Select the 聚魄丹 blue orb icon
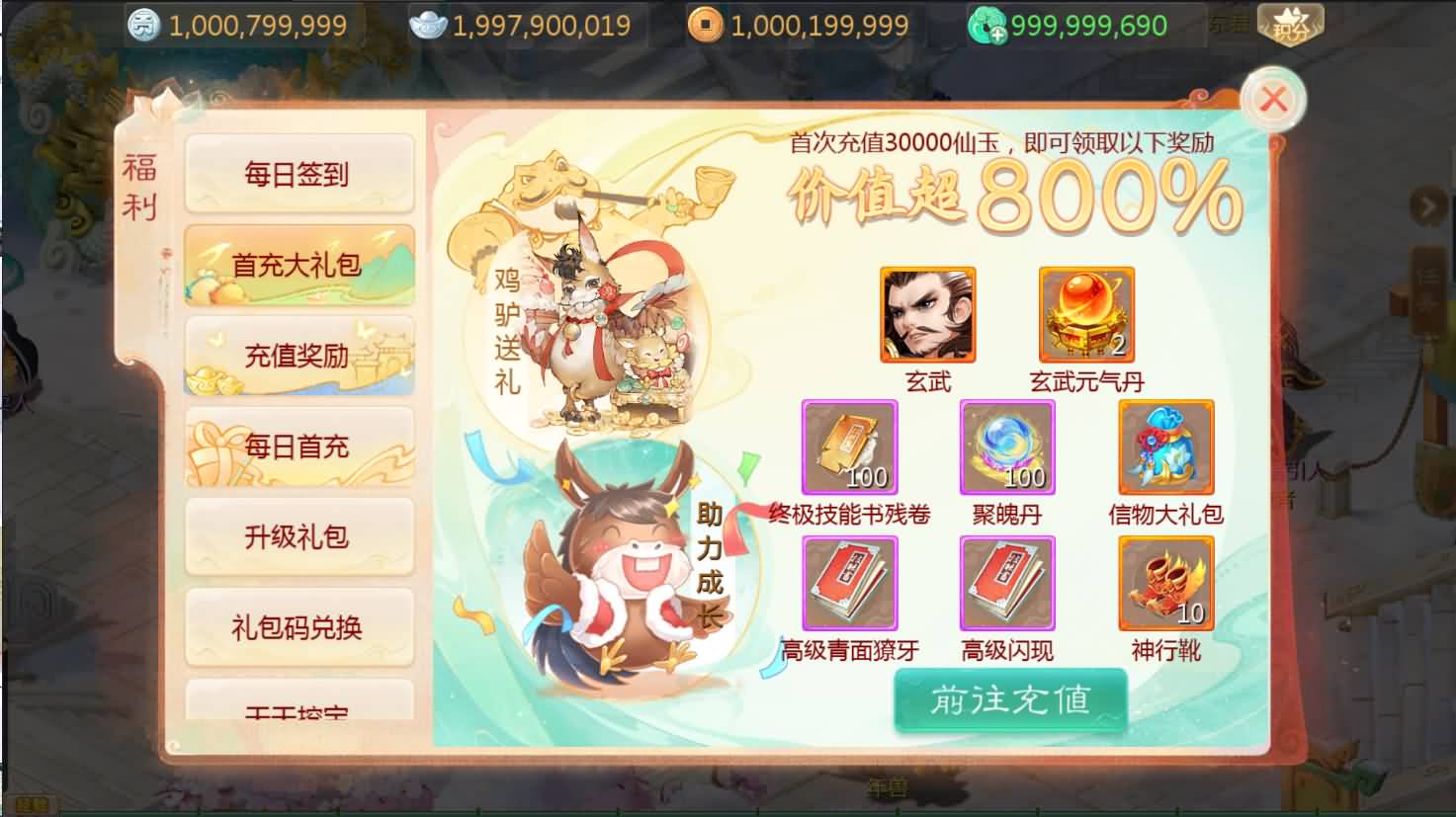Image resolution: width=1456 pixels, height=817 pixels. (x=1006, y=448)
